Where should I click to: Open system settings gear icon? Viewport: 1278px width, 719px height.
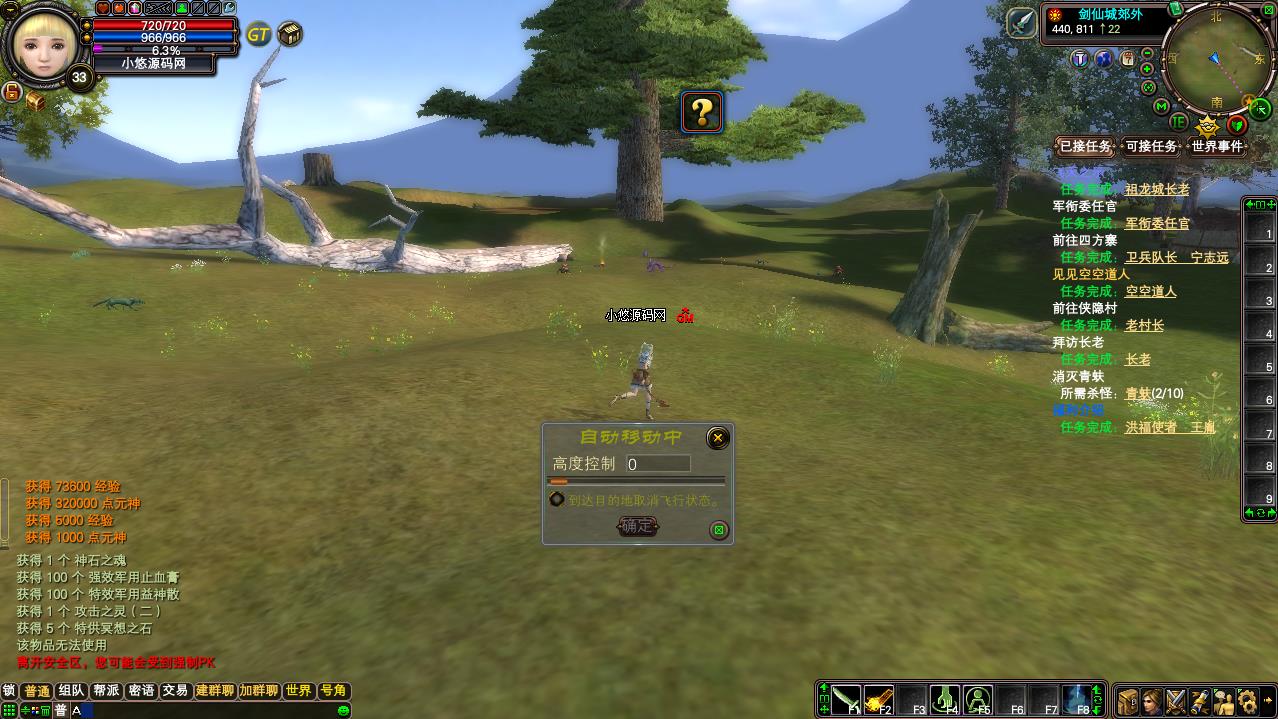[1247, 701]
